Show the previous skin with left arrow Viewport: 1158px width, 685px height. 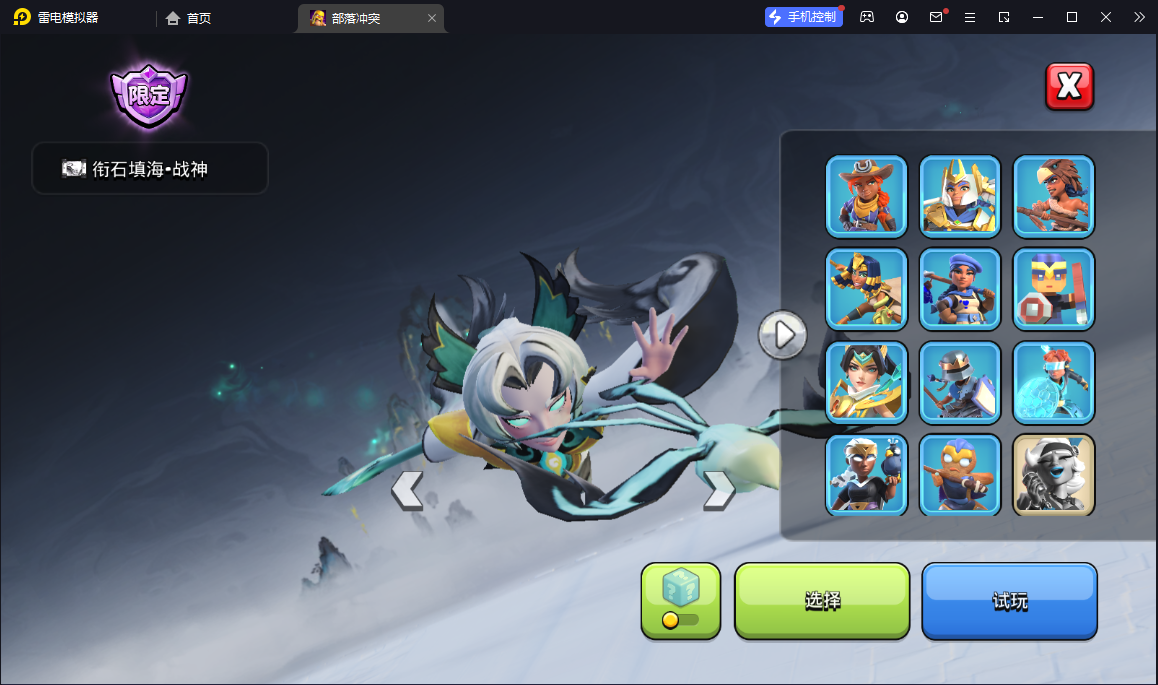point(407,490)
